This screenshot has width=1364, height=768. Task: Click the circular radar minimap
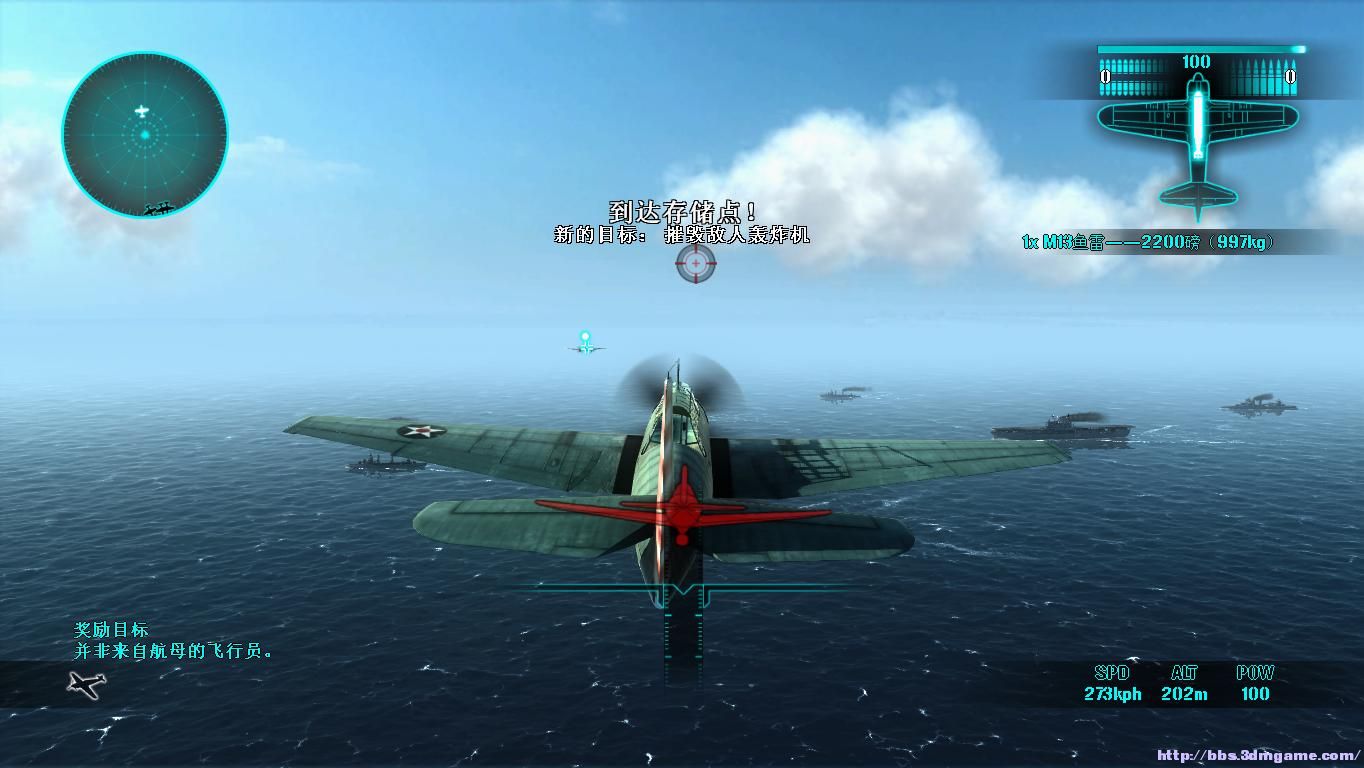point(145,135)
